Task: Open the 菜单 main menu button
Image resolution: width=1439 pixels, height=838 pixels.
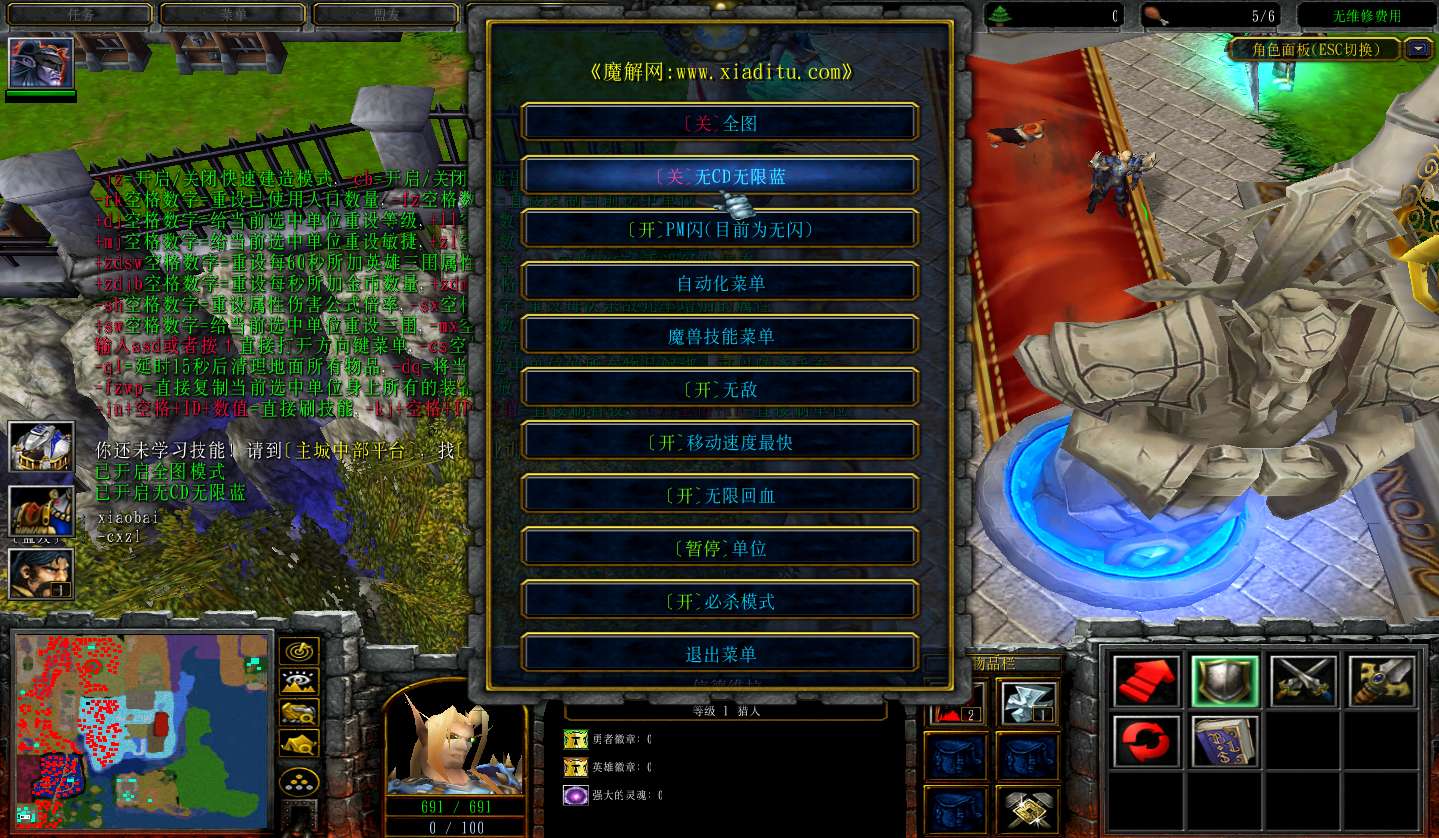Action: point(233,15)
